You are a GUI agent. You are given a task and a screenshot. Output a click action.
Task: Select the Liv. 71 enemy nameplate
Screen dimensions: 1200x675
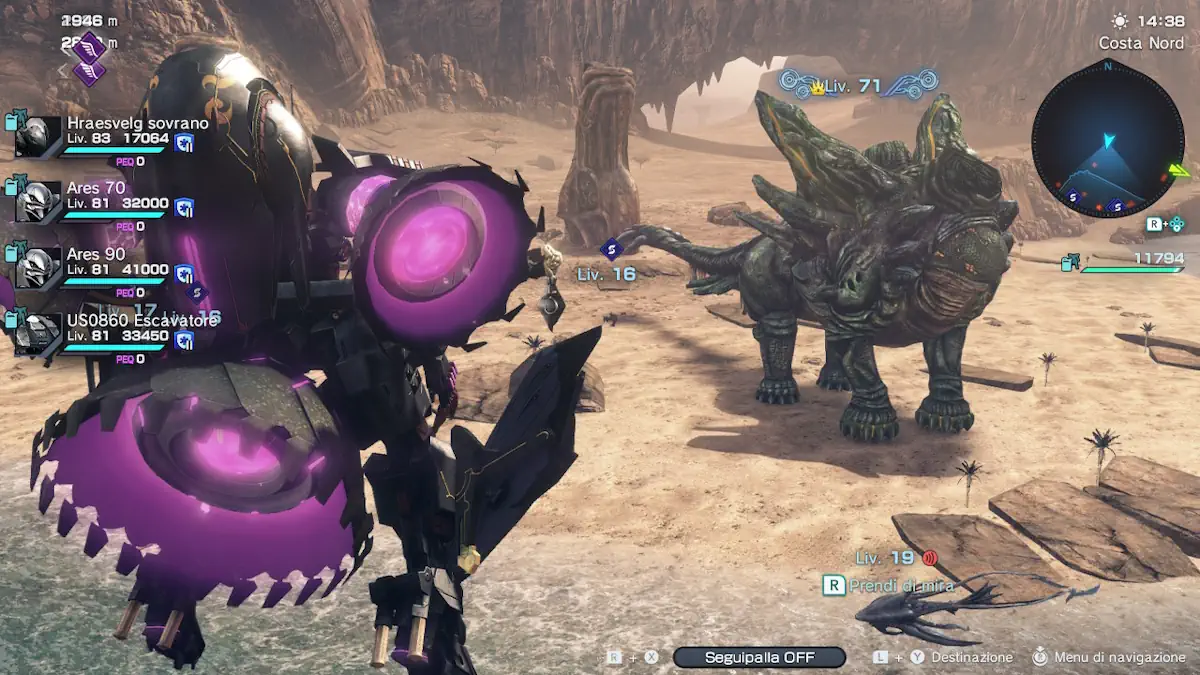858,86
